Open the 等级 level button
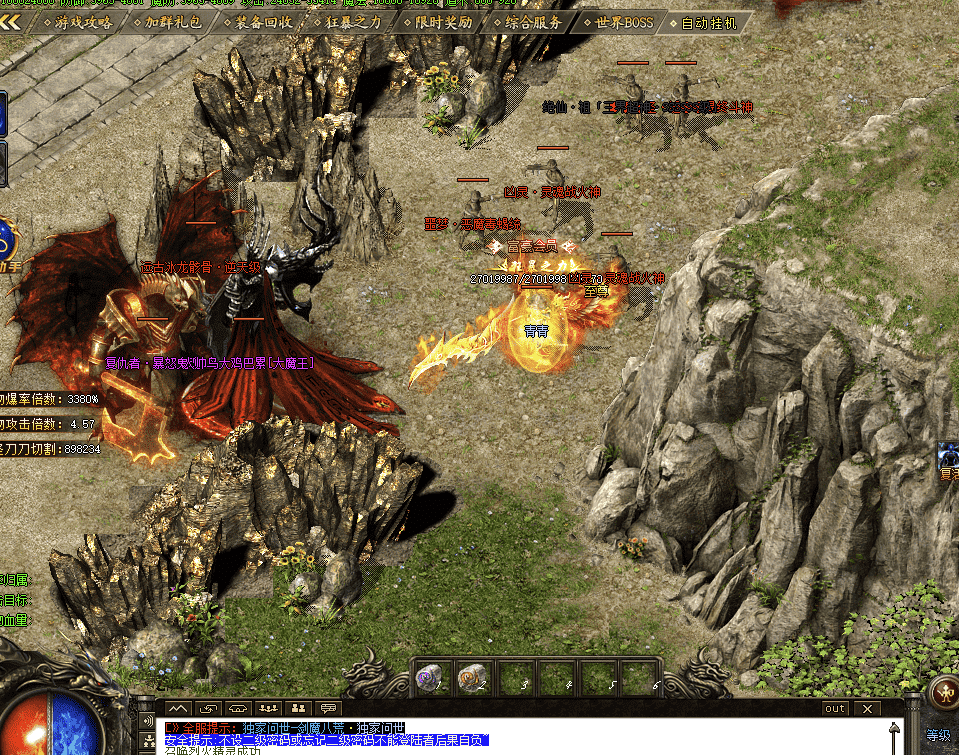Viewport: 959px width, 755px height. [x=938, y=735]
